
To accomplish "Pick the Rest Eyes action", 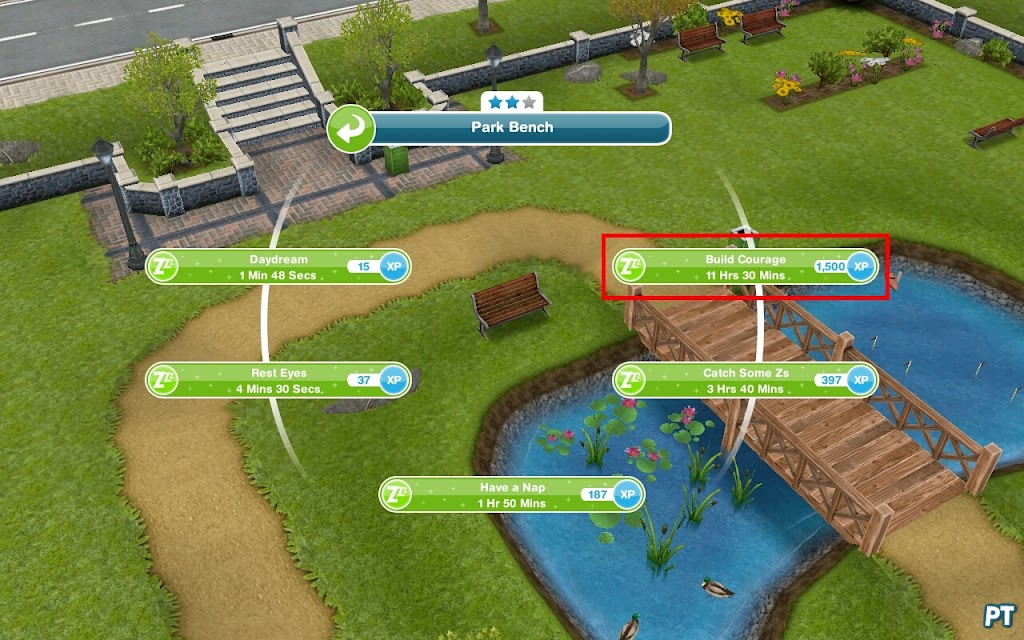I will click(x=278, y=381).
